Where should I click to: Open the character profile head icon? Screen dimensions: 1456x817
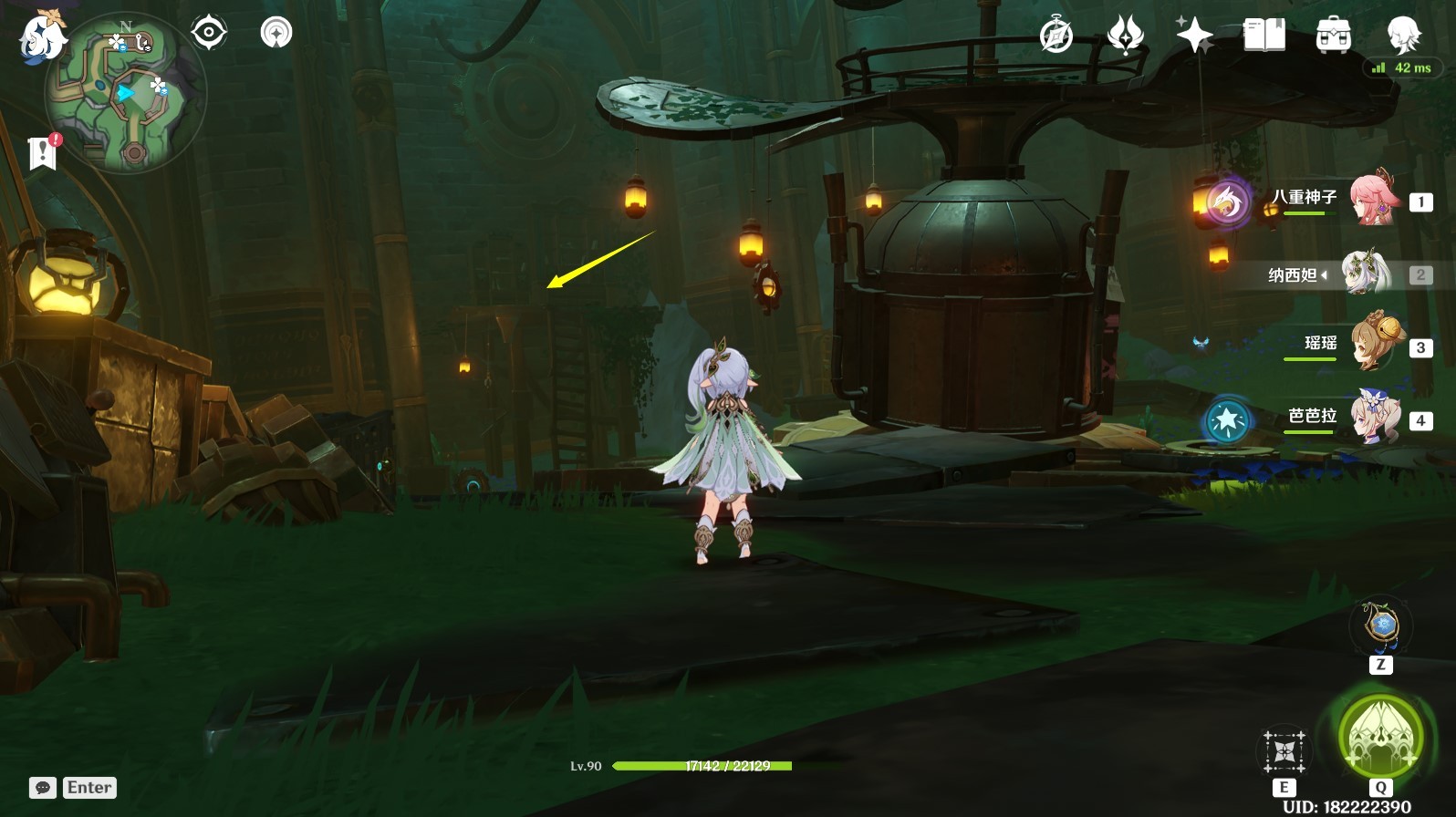[1402, 36]
